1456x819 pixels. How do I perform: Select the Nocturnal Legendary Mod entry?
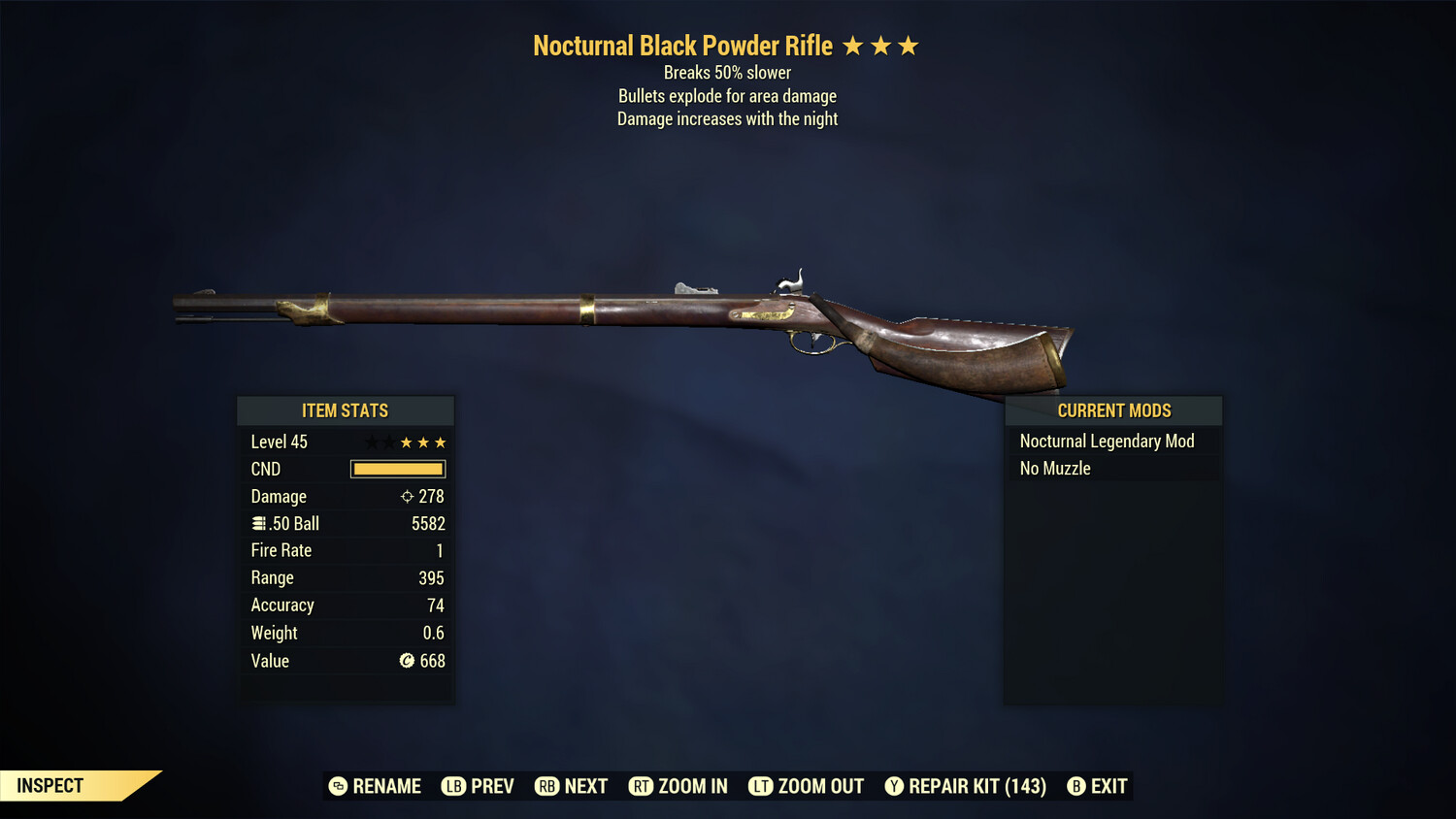tap(1107, 441)
